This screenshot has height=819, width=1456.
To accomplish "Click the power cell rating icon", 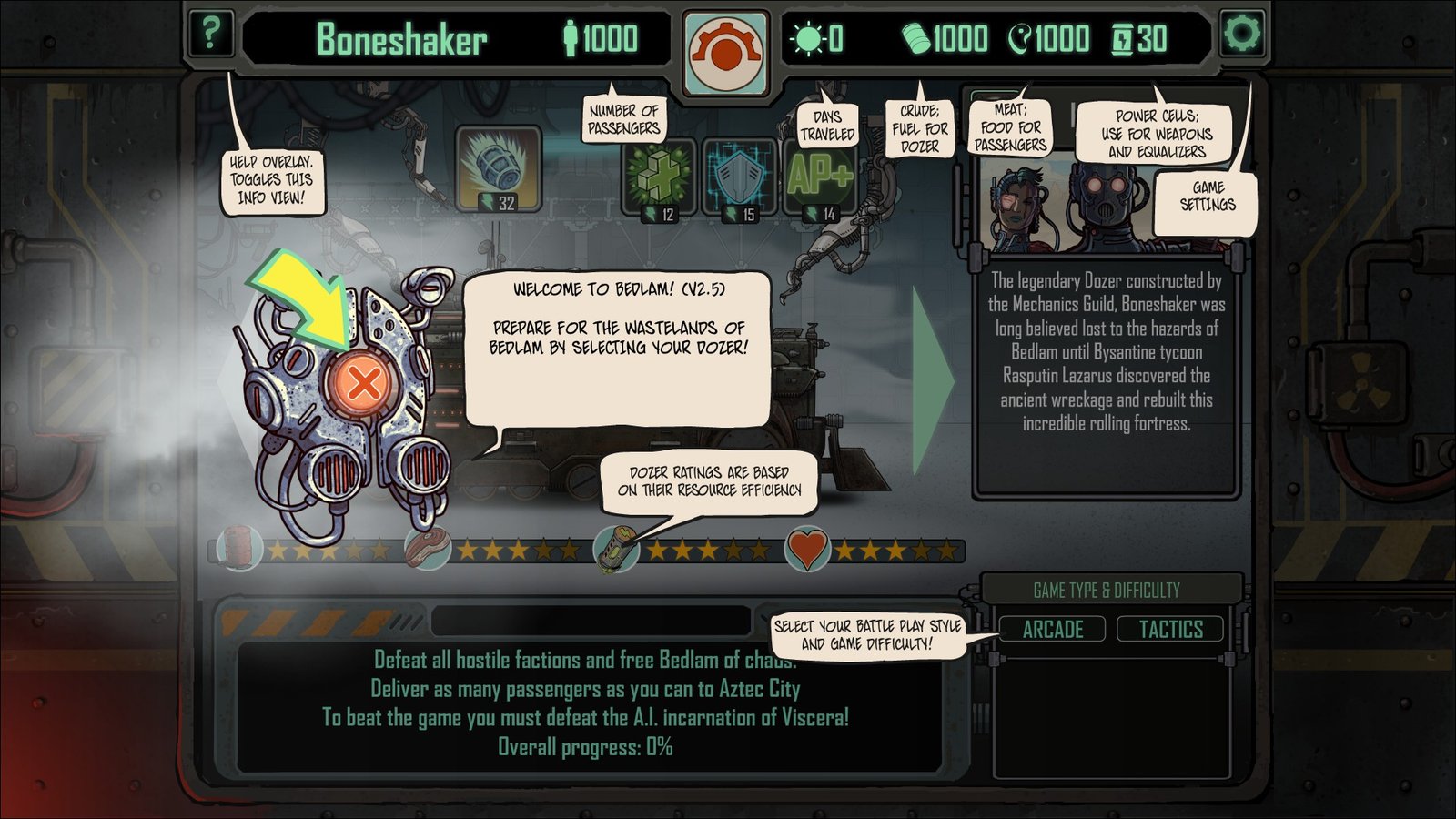I will tap(616, 551).
